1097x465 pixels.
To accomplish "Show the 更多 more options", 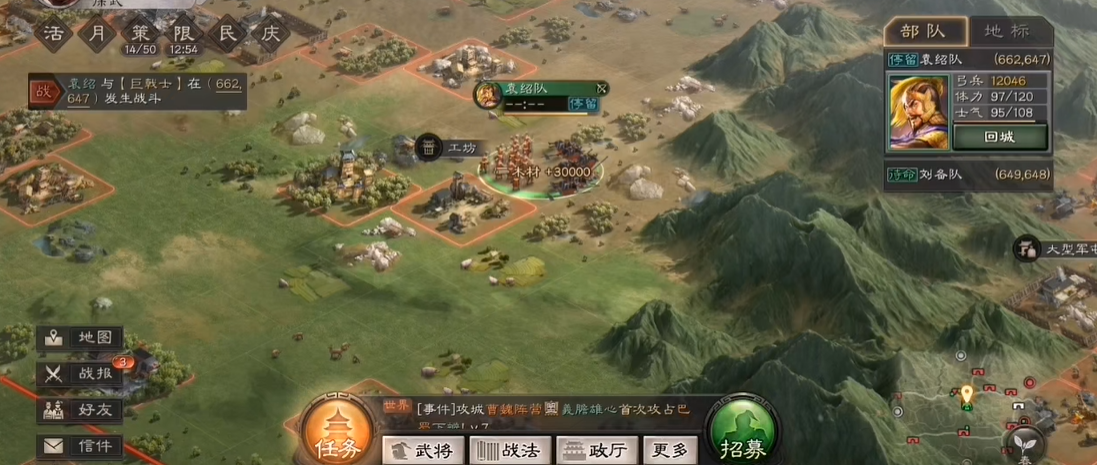I will pyautogui.click(x=669, y=450).
